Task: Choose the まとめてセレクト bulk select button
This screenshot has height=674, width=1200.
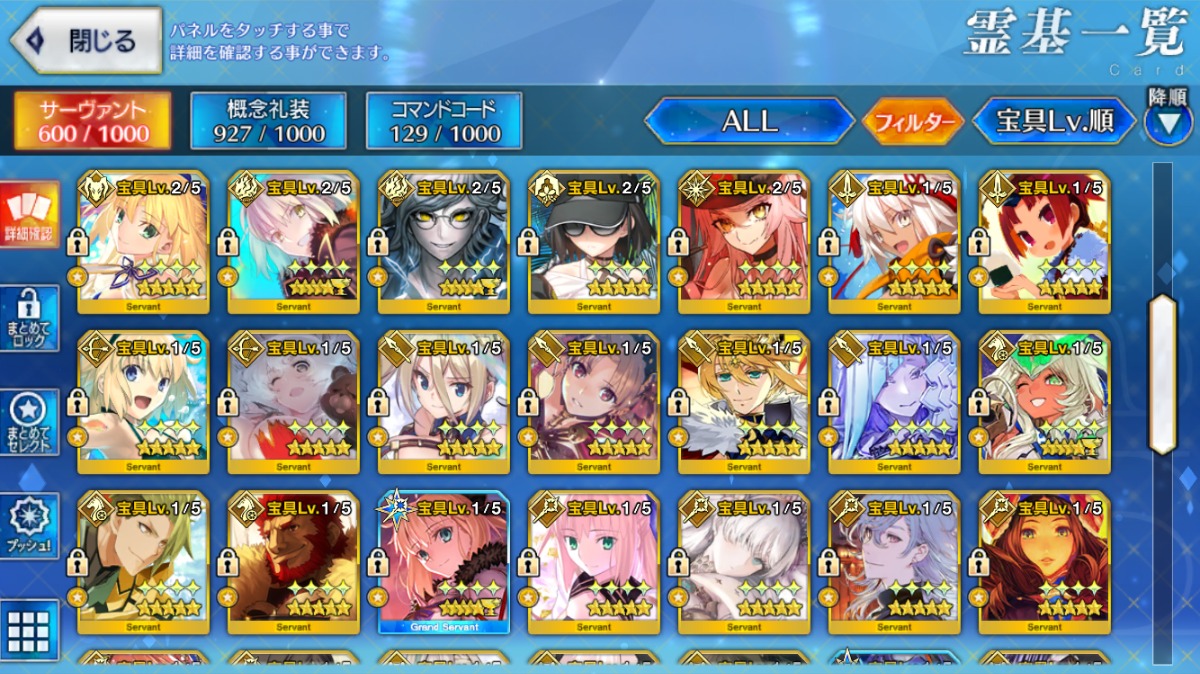Action: click(x=29, y=422)
